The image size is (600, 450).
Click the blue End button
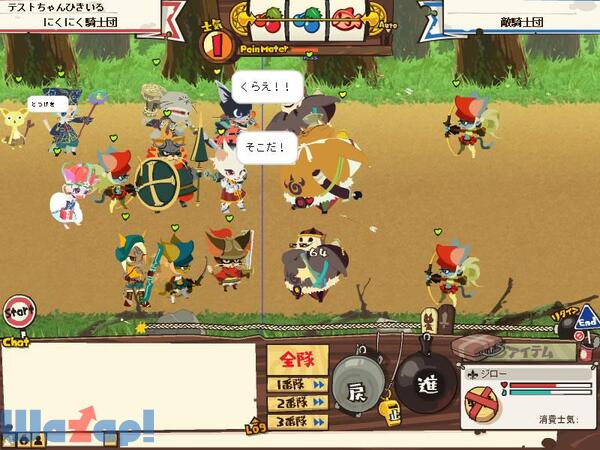pyautogui.click(x=587, y=321)
